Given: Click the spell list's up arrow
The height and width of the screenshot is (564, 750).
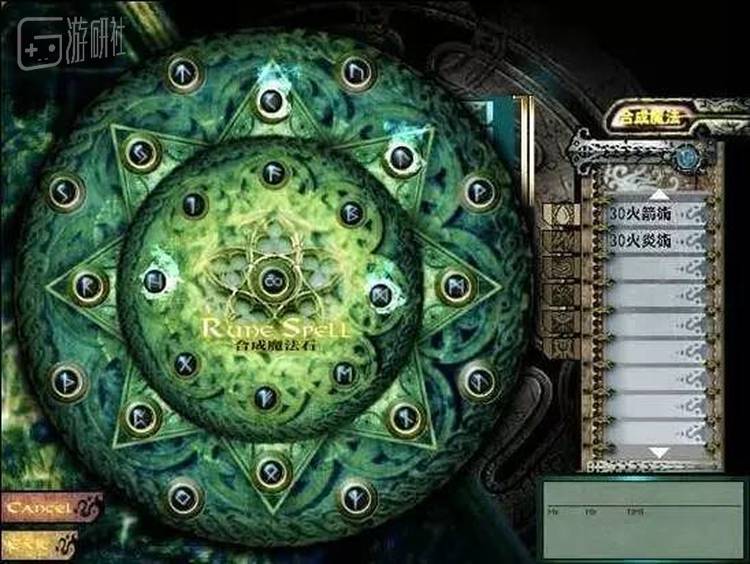Looking at the screenshot, I should (659, 193).
